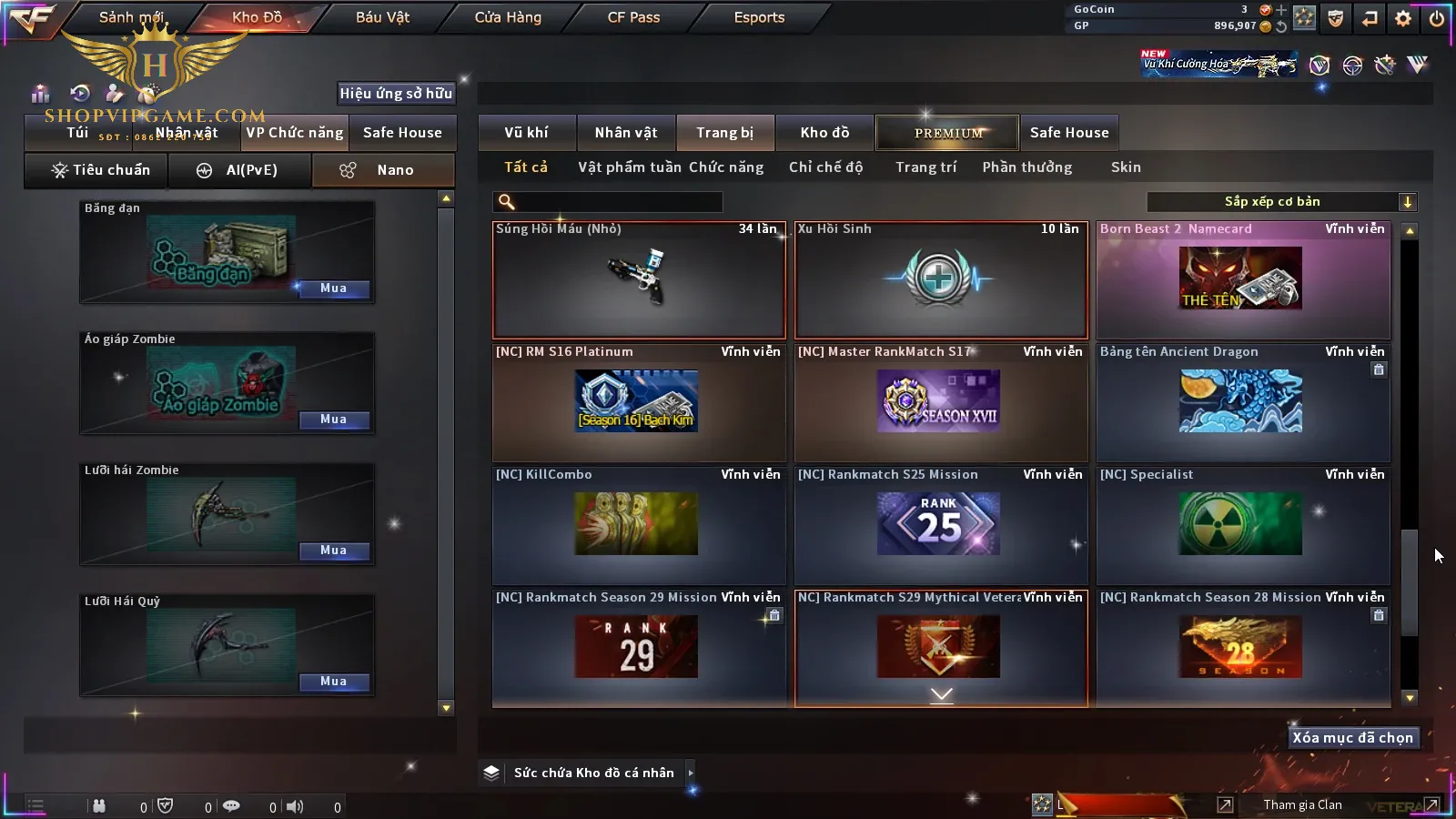Open the Sắp xếp cơ bản dropdown
1456x819 pixels.
click(1281, 202)
